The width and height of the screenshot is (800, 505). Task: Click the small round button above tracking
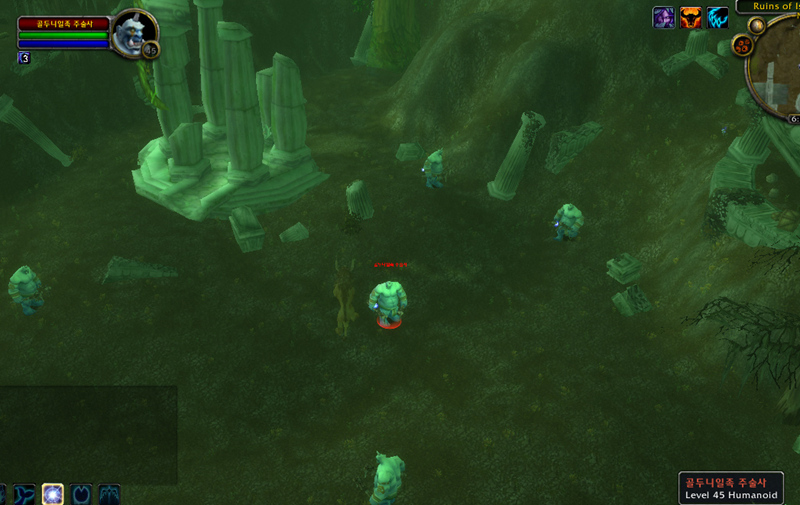pos(758,25)
